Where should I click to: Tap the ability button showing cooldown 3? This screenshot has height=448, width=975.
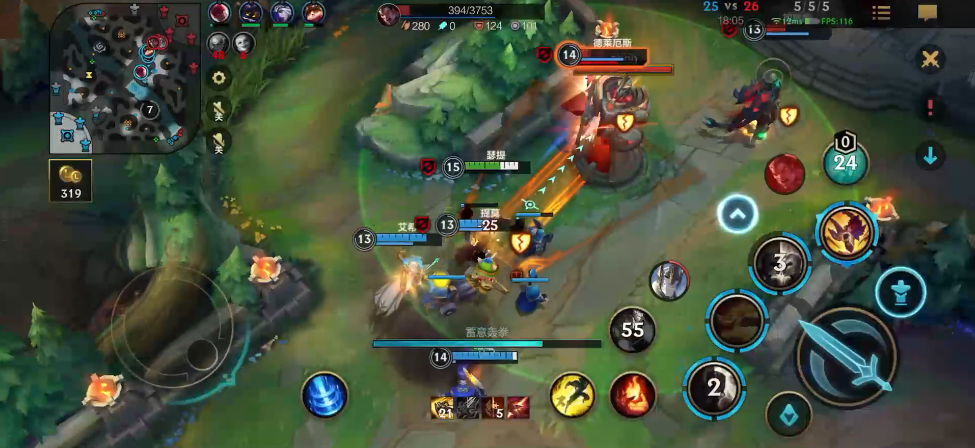click(779, 264)
